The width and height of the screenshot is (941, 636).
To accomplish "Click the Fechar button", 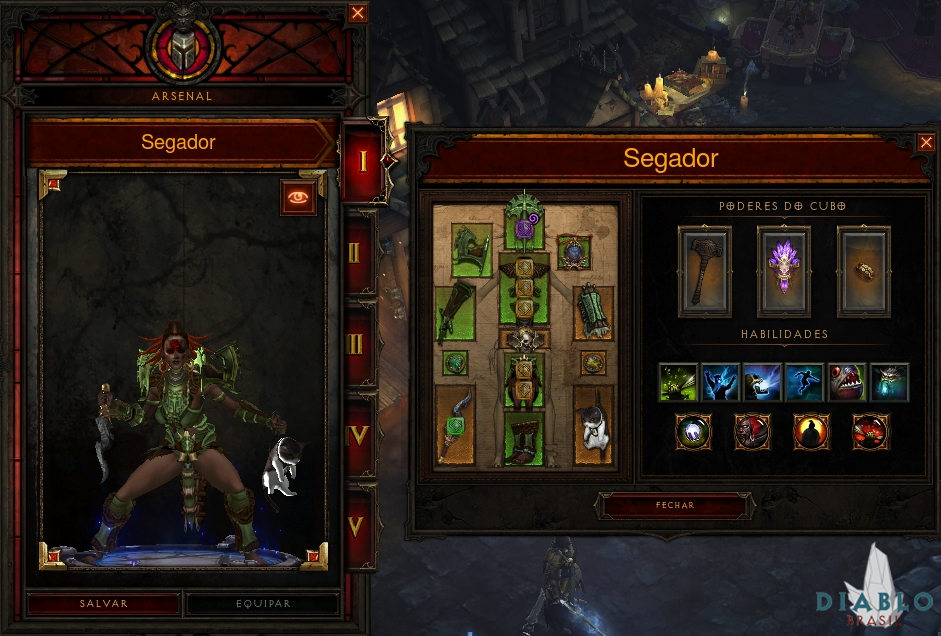I will point(673,506).
